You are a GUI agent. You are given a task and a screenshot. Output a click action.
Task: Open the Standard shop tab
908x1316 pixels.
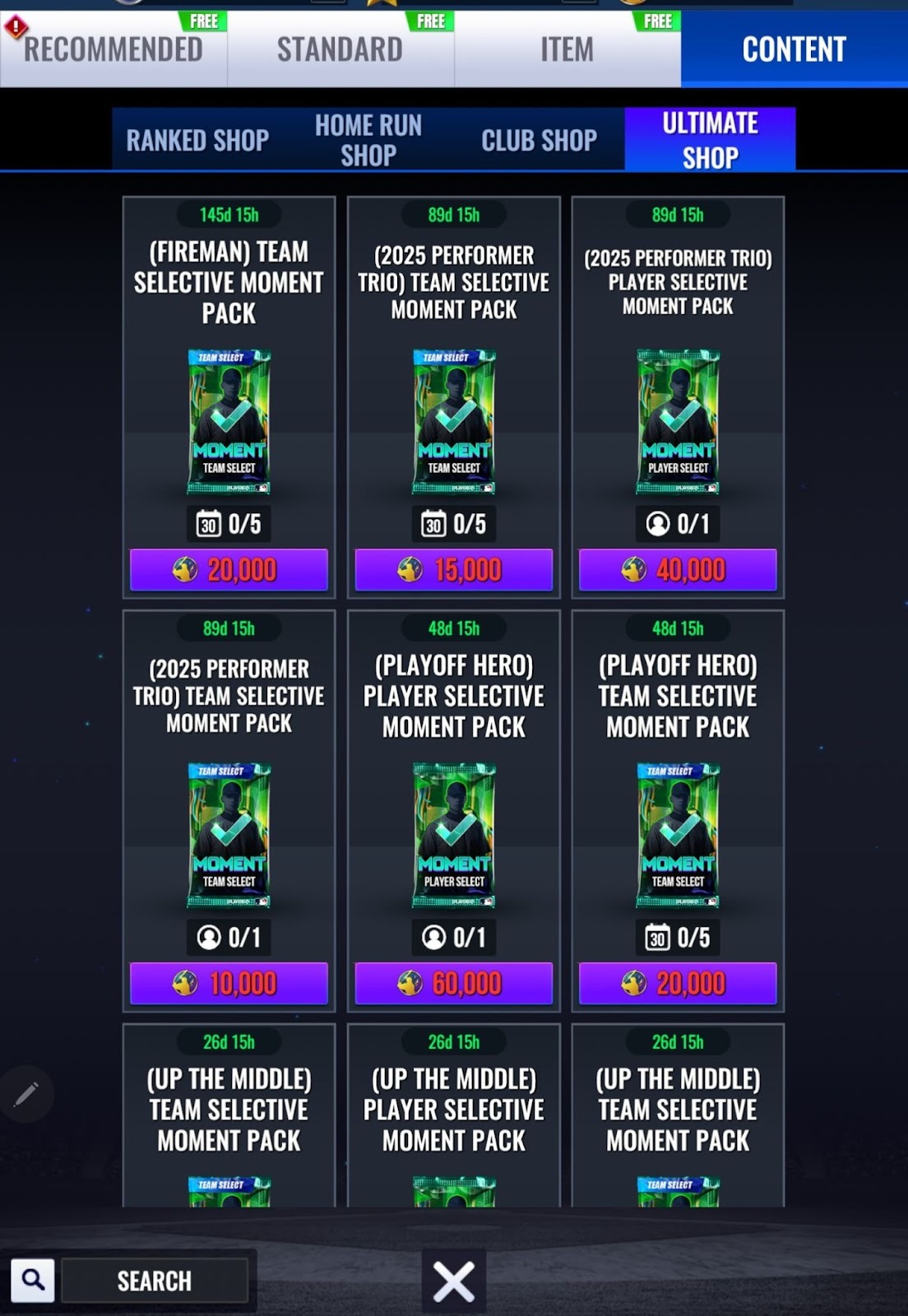click(340, 49)
